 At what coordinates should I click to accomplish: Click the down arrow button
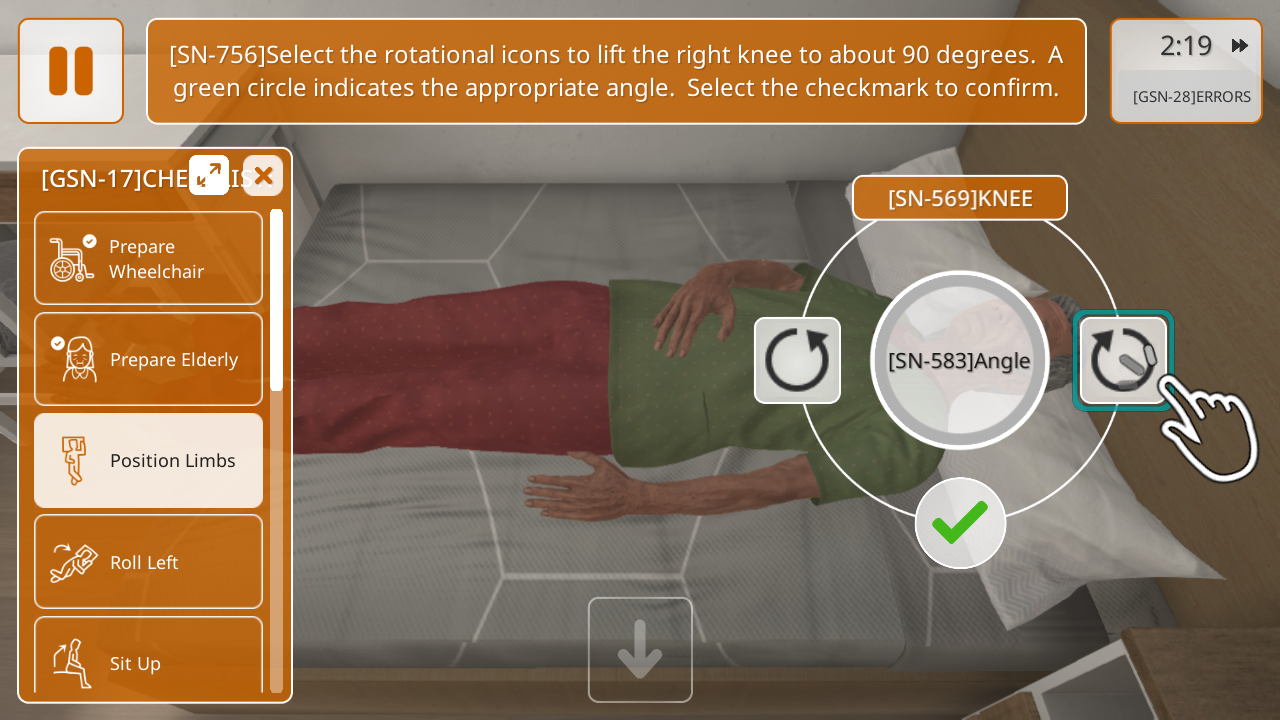tap(640, 650)
